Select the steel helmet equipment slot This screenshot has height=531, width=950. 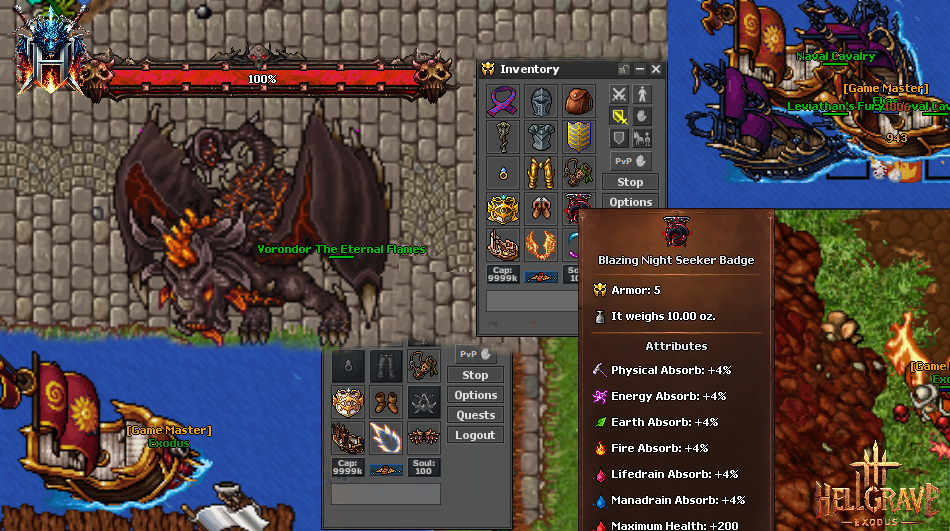(x=540, y=100)
